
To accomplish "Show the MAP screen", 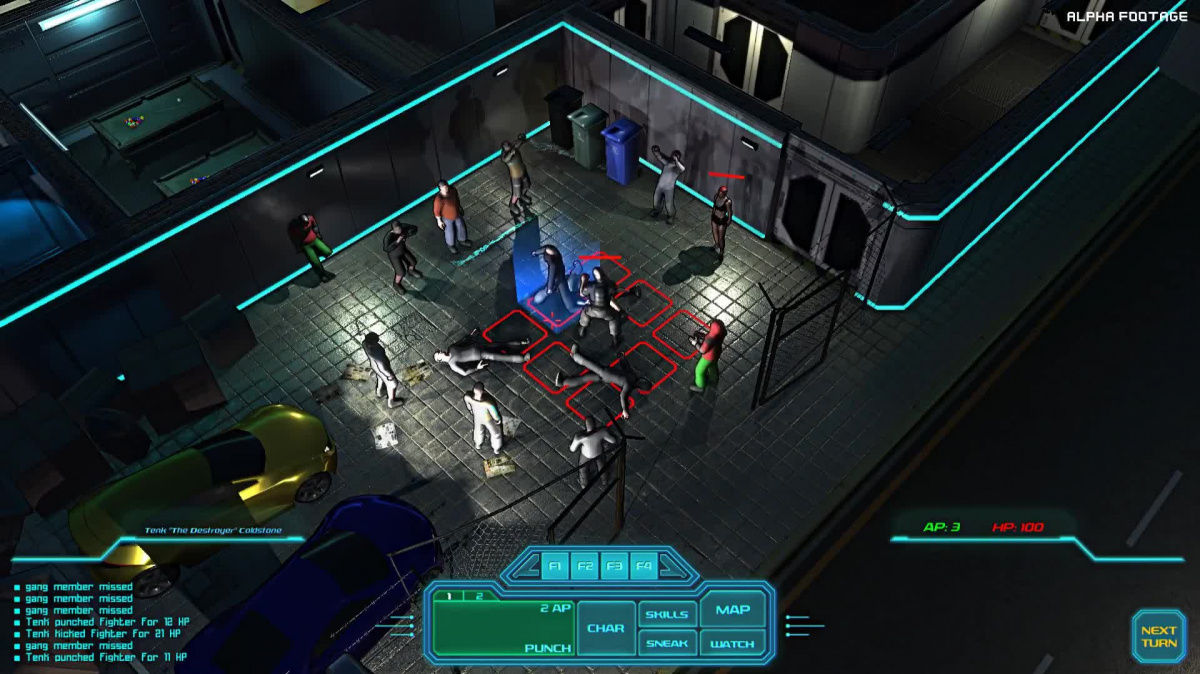I will tap(733, 610).
